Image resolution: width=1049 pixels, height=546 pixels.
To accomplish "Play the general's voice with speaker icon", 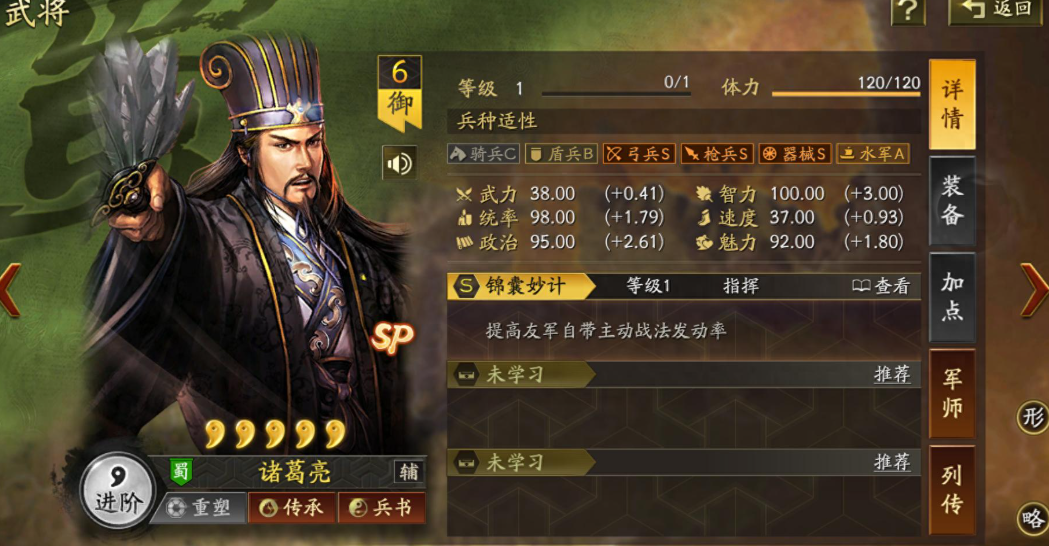I will [x=400, y=163].
